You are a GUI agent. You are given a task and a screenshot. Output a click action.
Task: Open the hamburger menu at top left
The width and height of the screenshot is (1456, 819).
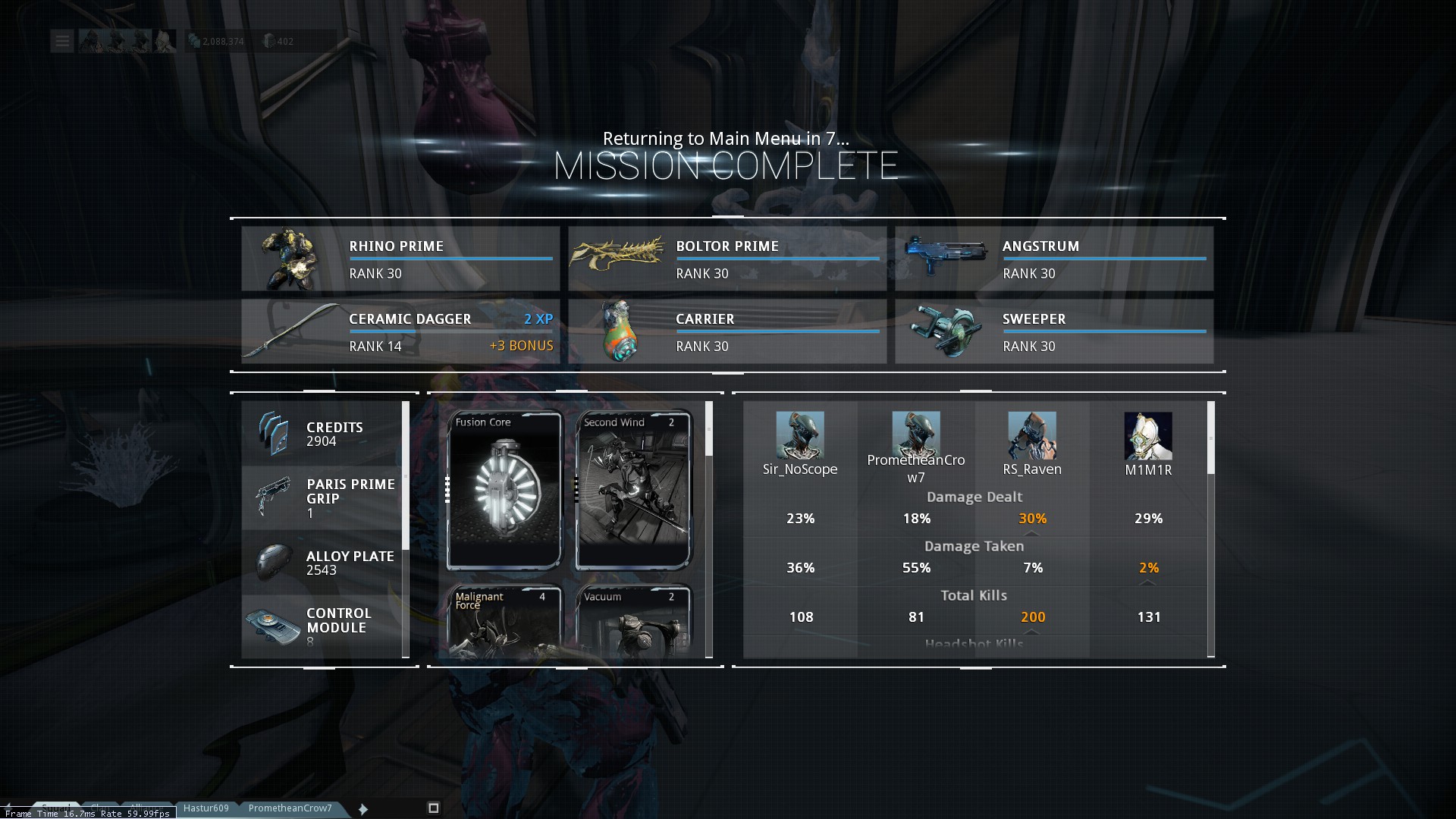click(x=62, y=41)
